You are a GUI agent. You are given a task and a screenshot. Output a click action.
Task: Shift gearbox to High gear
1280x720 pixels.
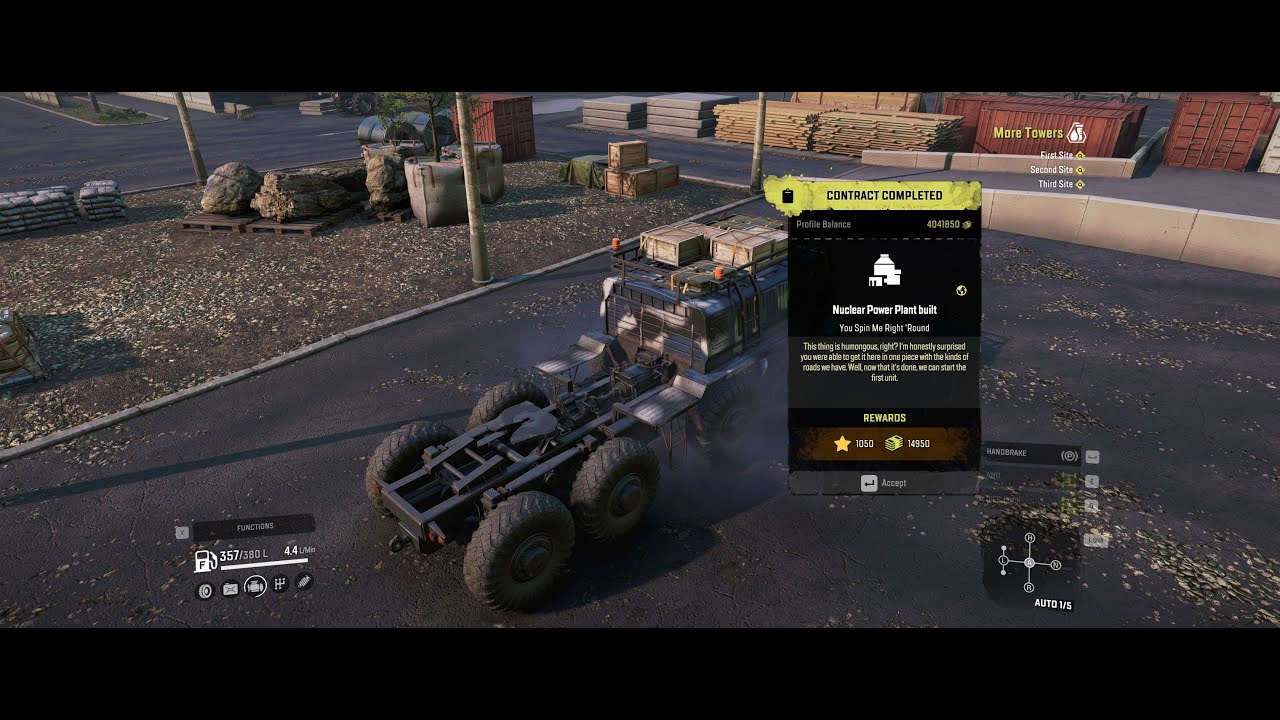click(x=1030, y=538)
